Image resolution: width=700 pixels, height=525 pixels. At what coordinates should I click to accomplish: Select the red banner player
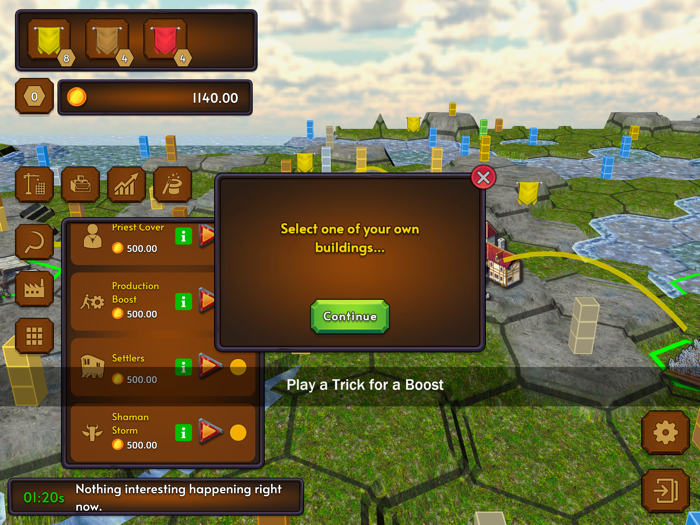(165, 39)
